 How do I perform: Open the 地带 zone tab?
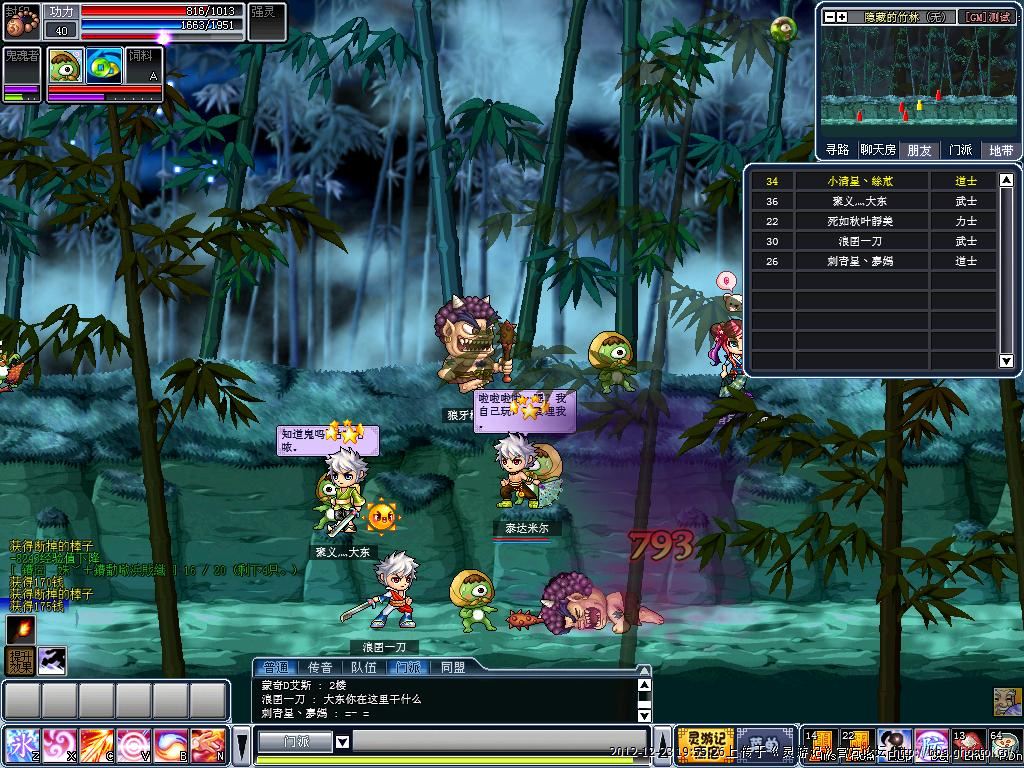coord(1000,150)
